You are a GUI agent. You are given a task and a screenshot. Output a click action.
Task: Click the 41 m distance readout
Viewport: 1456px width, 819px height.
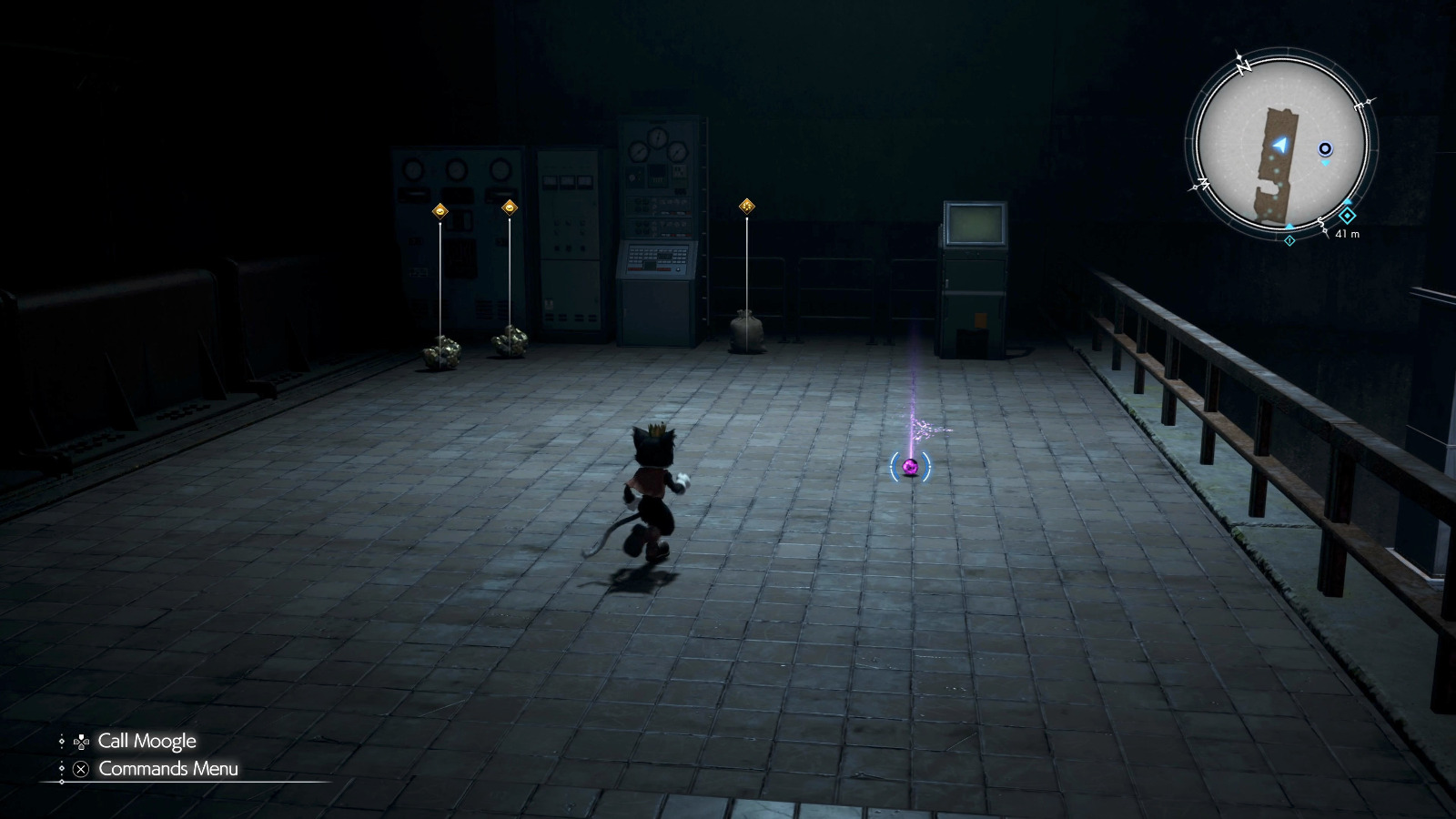tap(1348, 233)
